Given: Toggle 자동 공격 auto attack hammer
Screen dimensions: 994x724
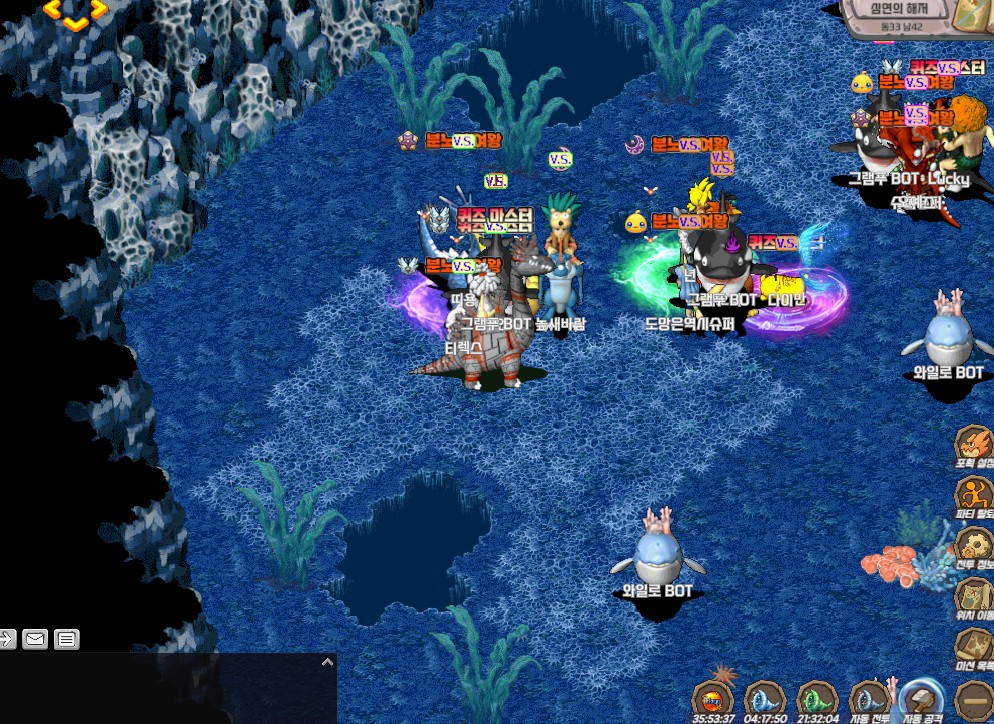Looking at the screenshot, I should point(919,699).
